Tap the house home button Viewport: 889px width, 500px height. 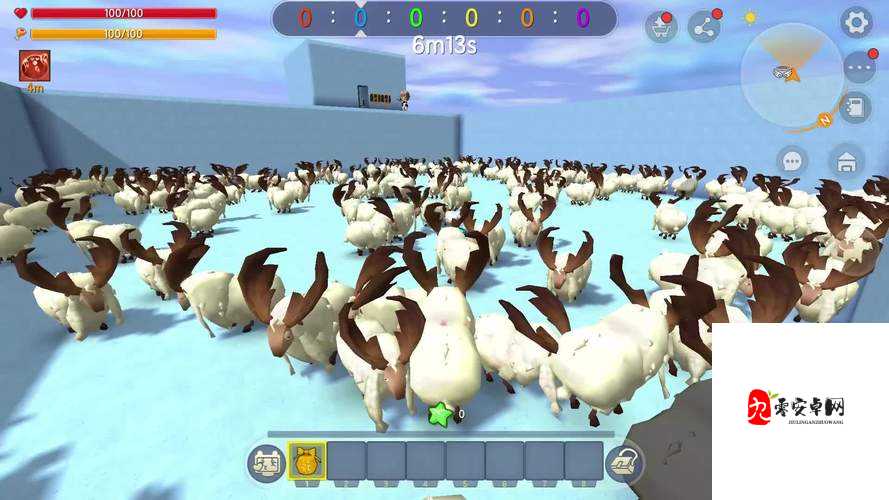(x=846, y=160)
